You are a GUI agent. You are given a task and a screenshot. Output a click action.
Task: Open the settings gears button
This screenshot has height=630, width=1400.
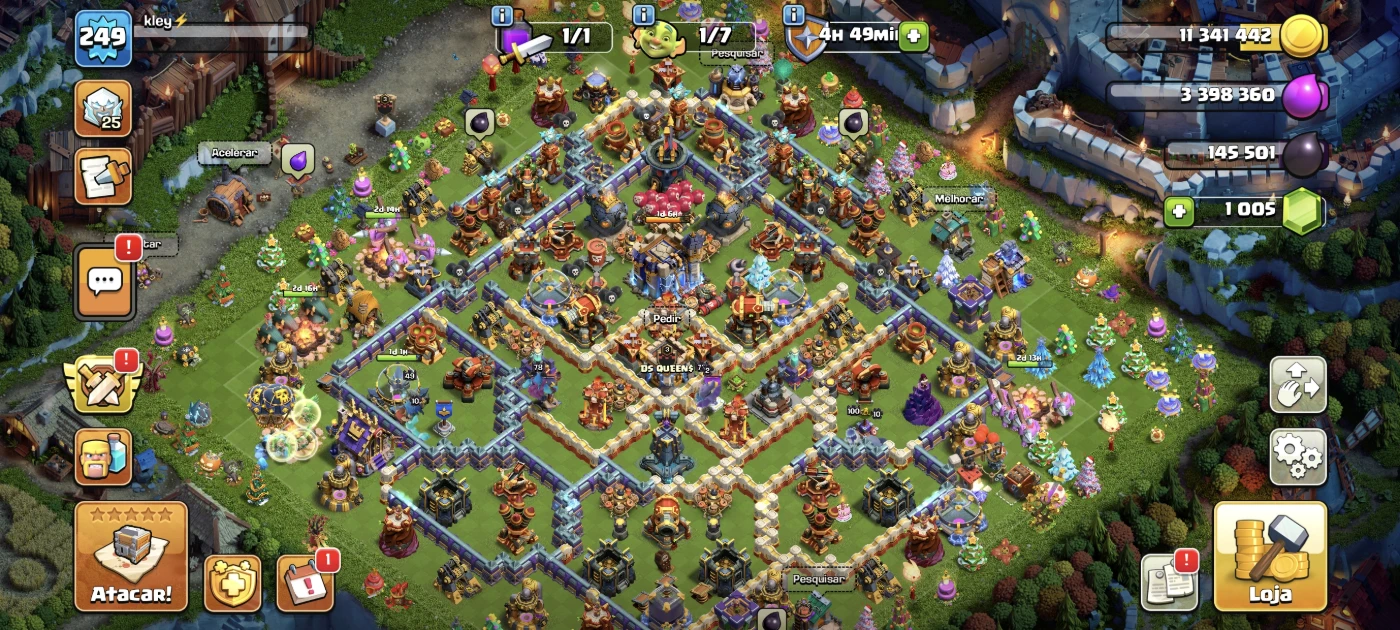click(1298, 457)
